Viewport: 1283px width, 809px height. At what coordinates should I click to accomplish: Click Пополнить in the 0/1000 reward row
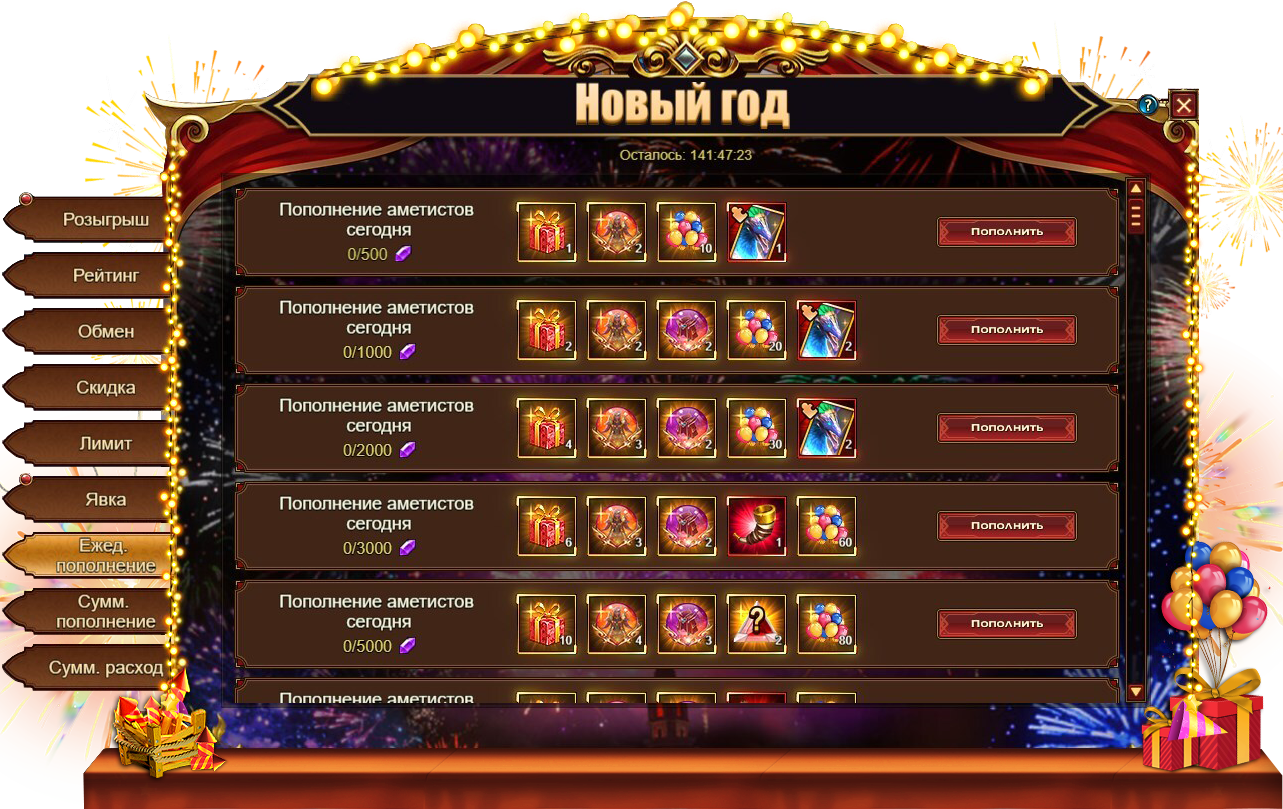1006,329
